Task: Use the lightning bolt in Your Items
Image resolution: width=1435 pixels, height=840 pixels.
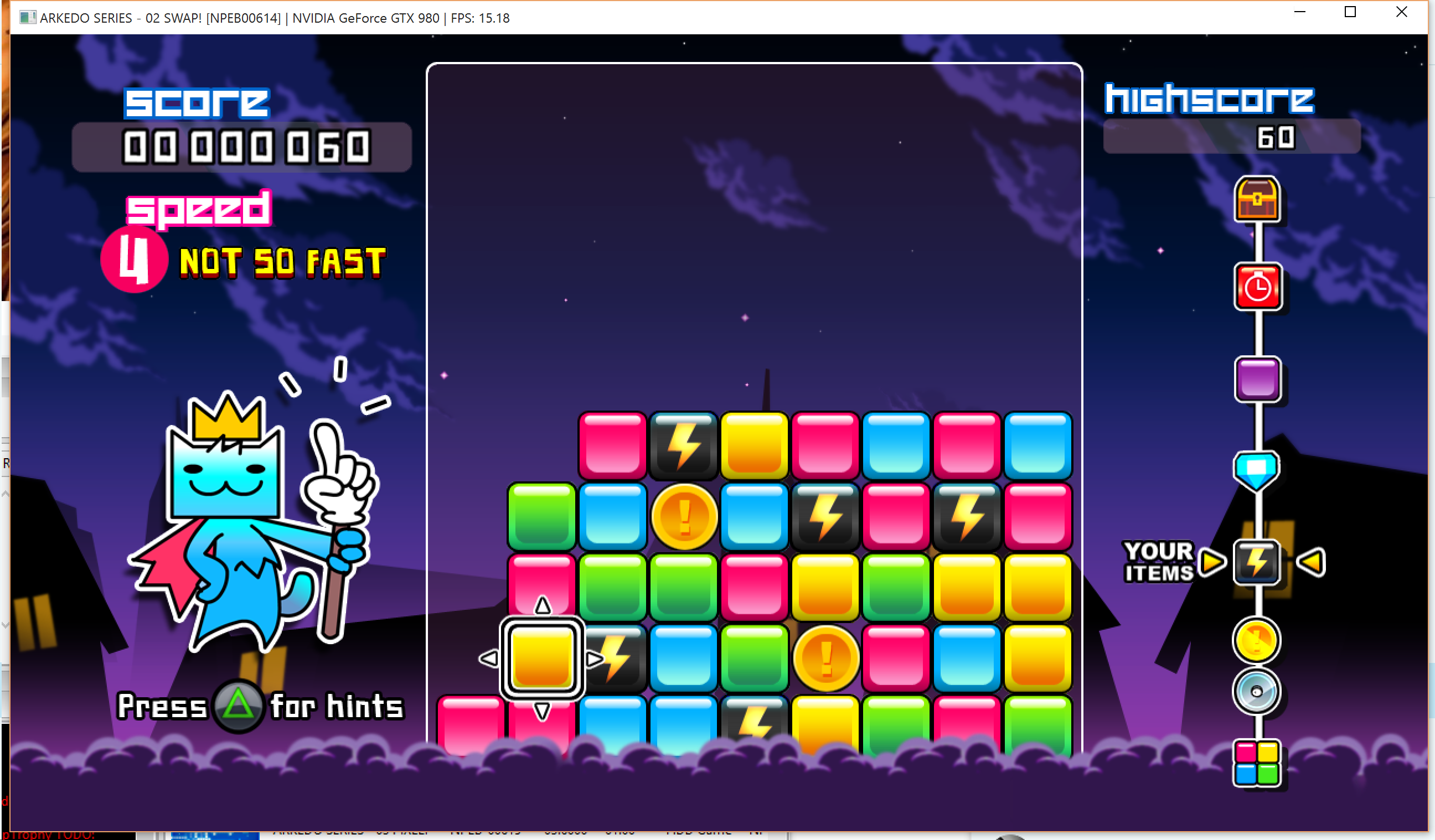Action: [1257, 562]
